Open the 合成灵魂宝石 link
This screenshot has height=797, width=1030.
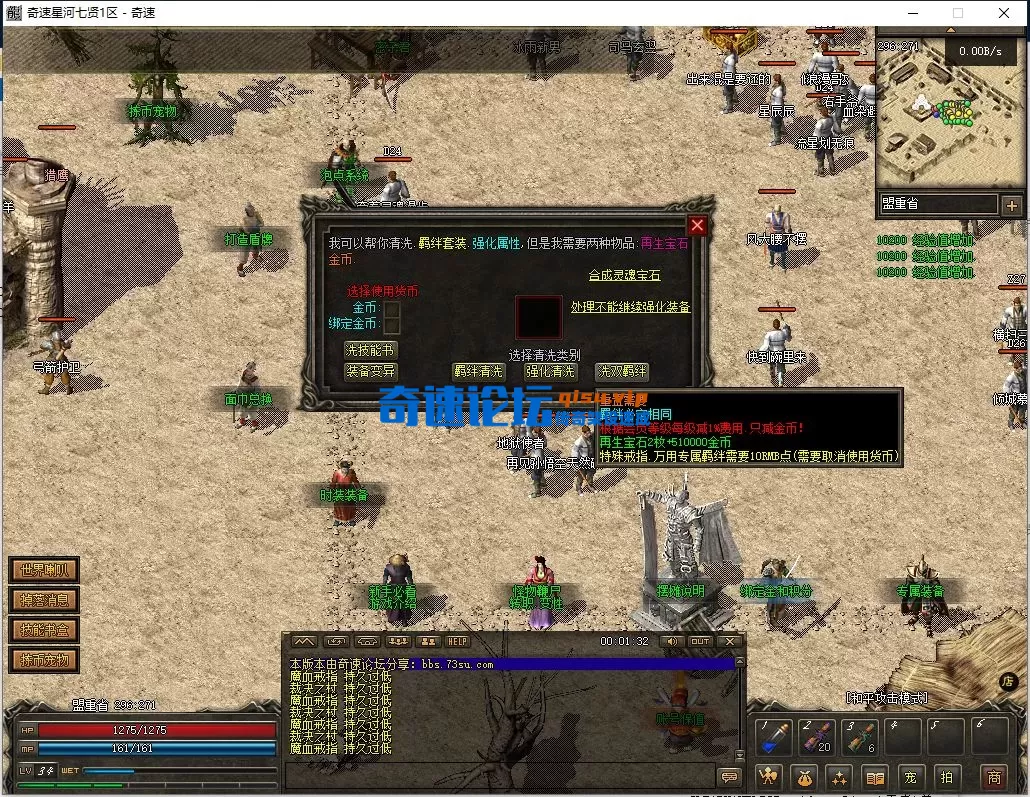click(x=624, y=275)
